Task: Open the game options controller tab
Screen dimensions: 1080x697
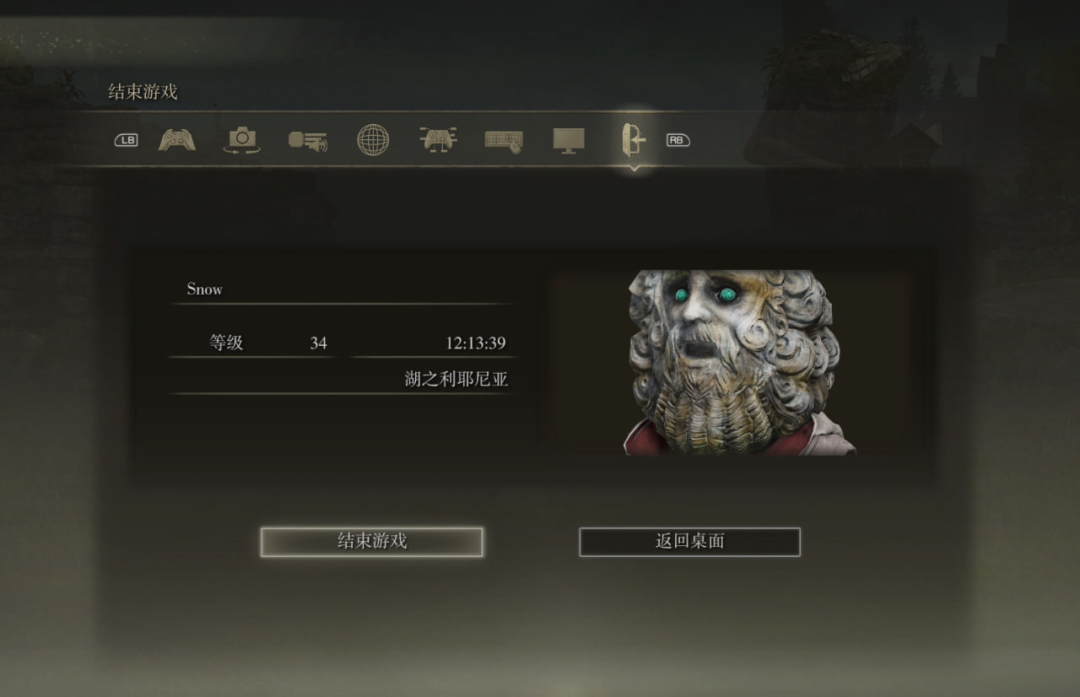Action: [x=177, y=140]
